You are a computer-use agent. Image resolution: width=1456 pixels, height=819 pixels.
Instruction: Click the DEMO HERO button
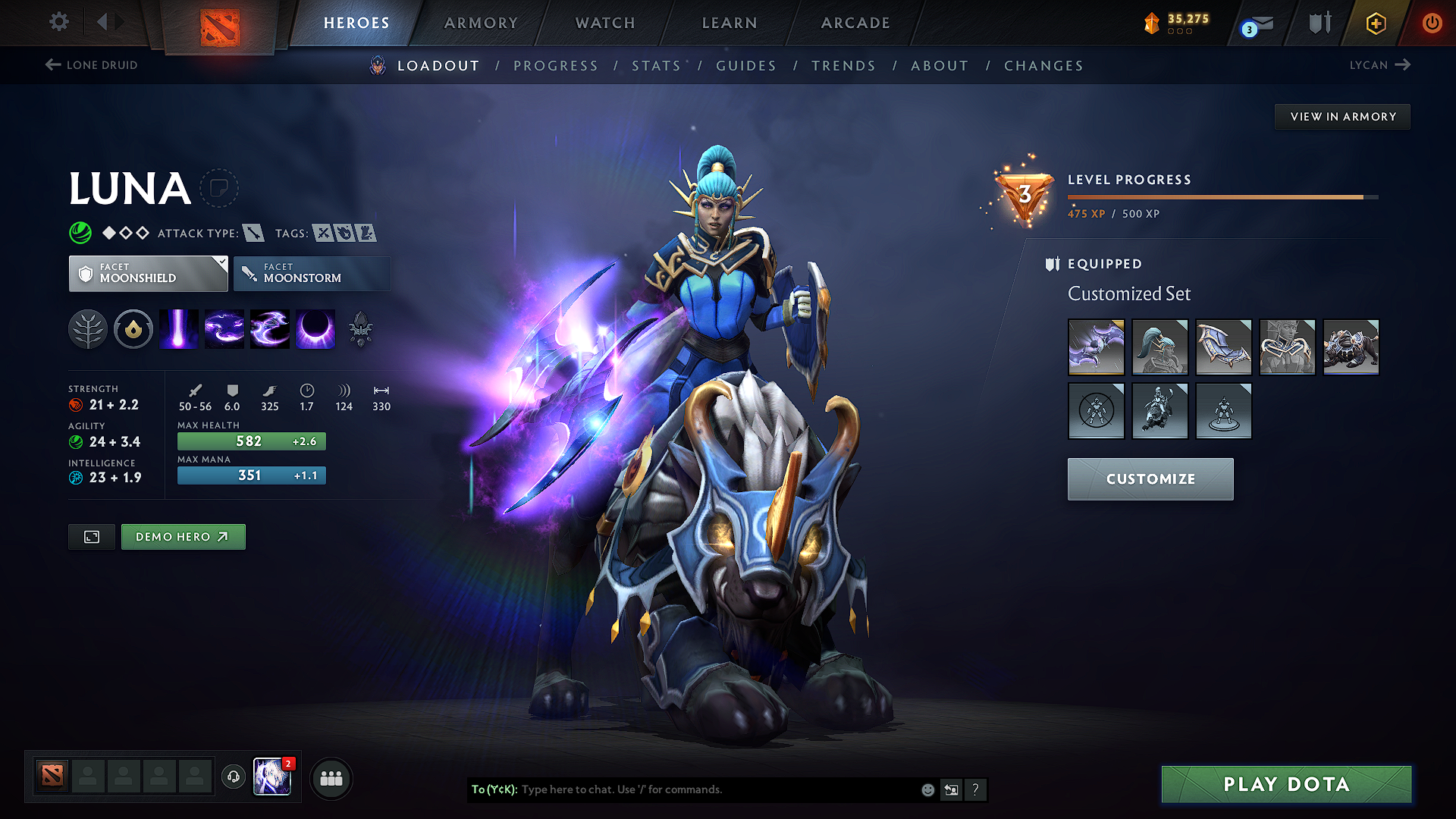point(183,536)
